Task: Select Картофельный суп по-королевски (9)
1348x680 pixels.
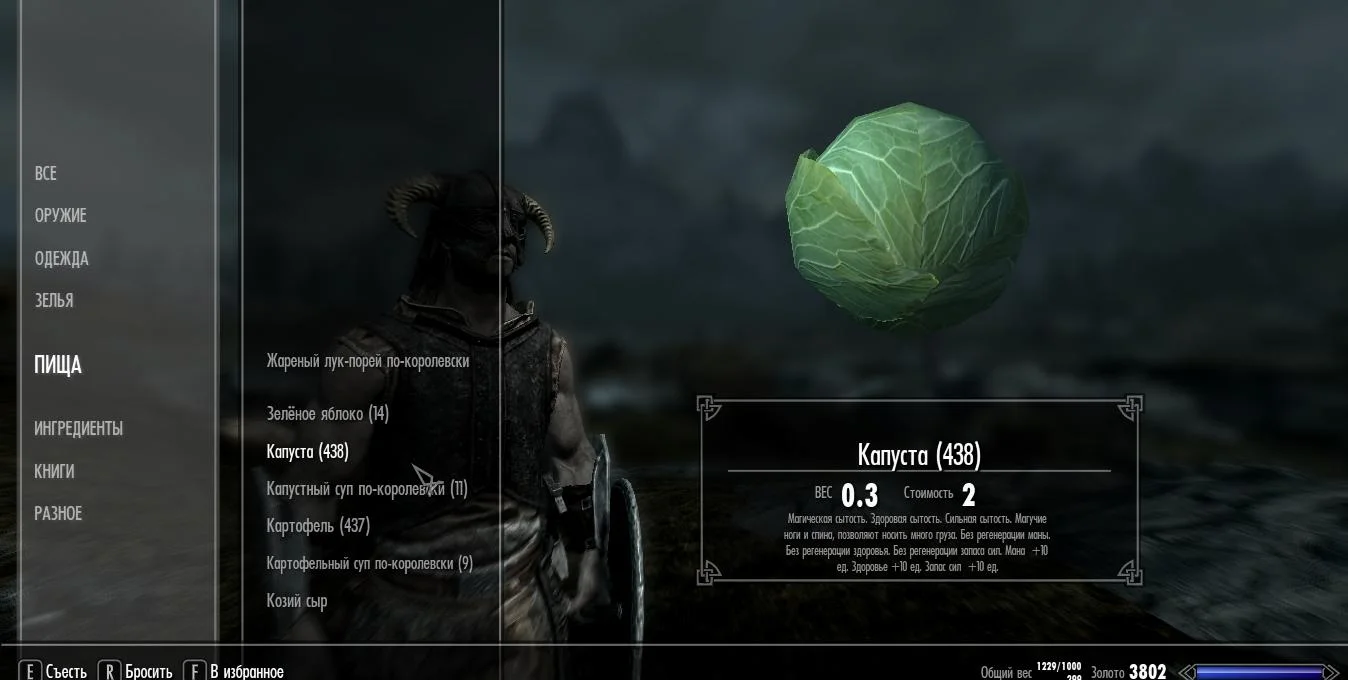Action: click(369, 564)
